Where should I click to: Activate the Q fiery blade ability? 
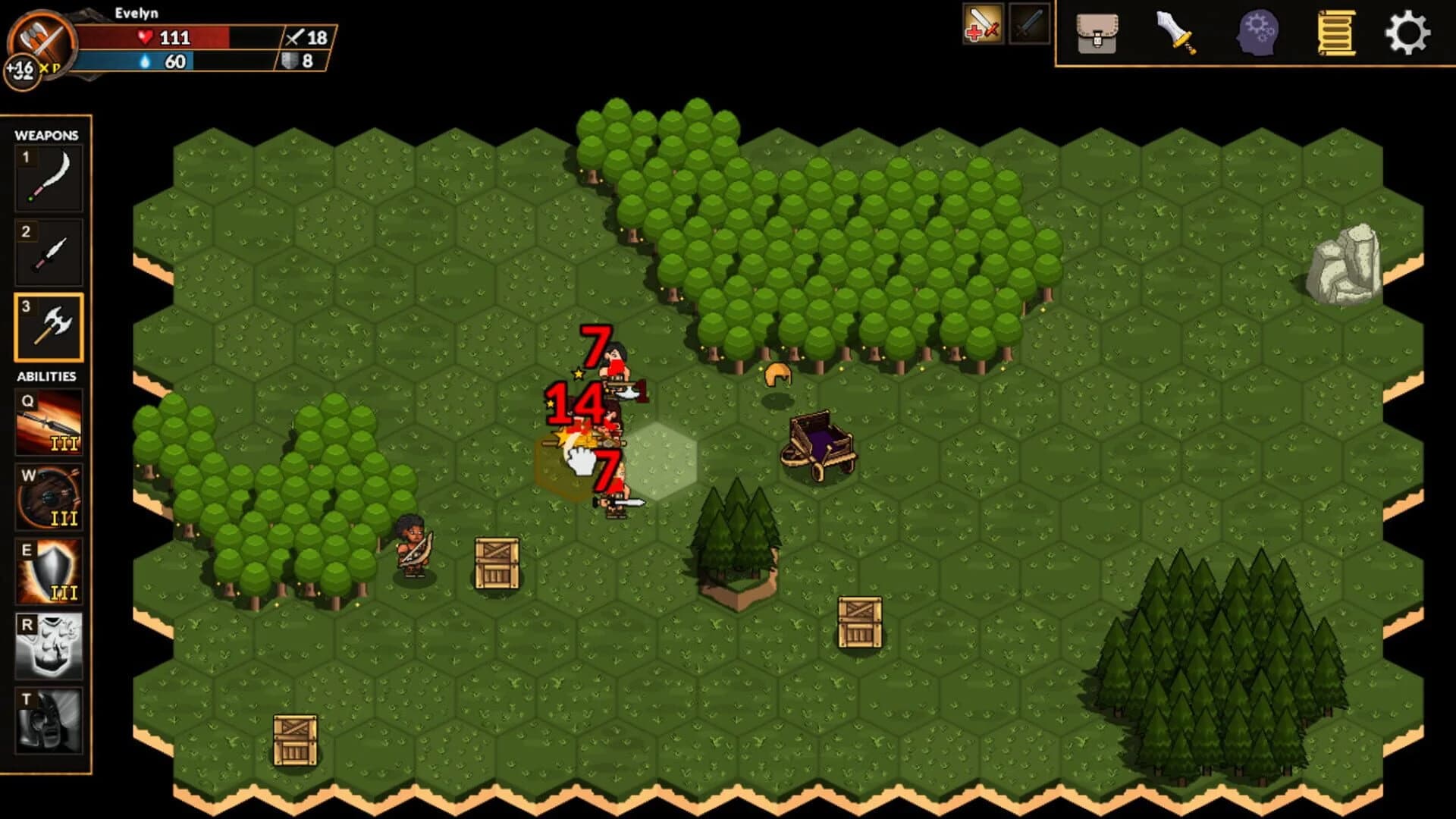point(49,422)
